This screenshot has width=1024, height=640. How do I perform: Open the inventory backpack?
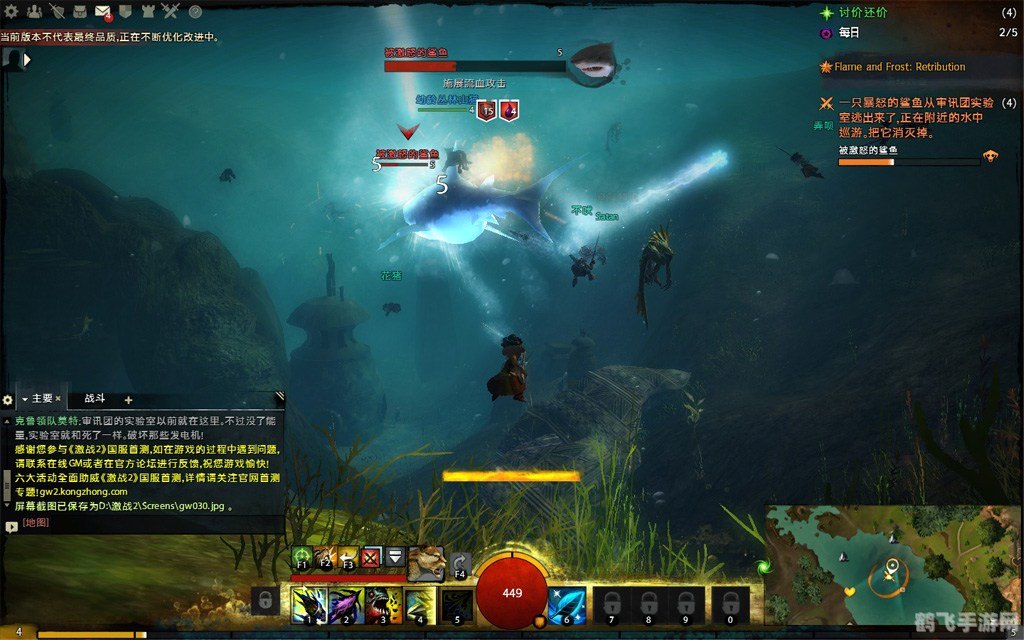pyautogui.click(x=80, y=12)
